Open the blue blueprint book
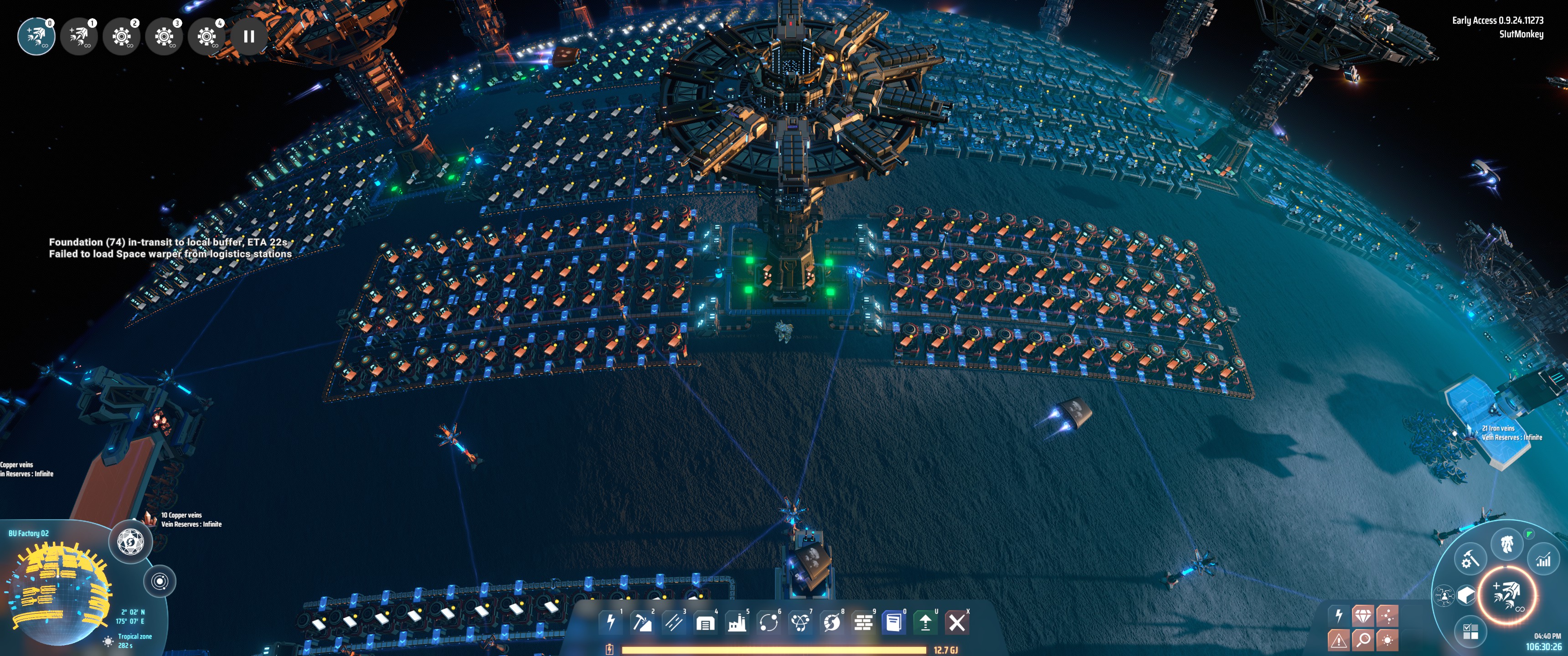 coord(893,623)
